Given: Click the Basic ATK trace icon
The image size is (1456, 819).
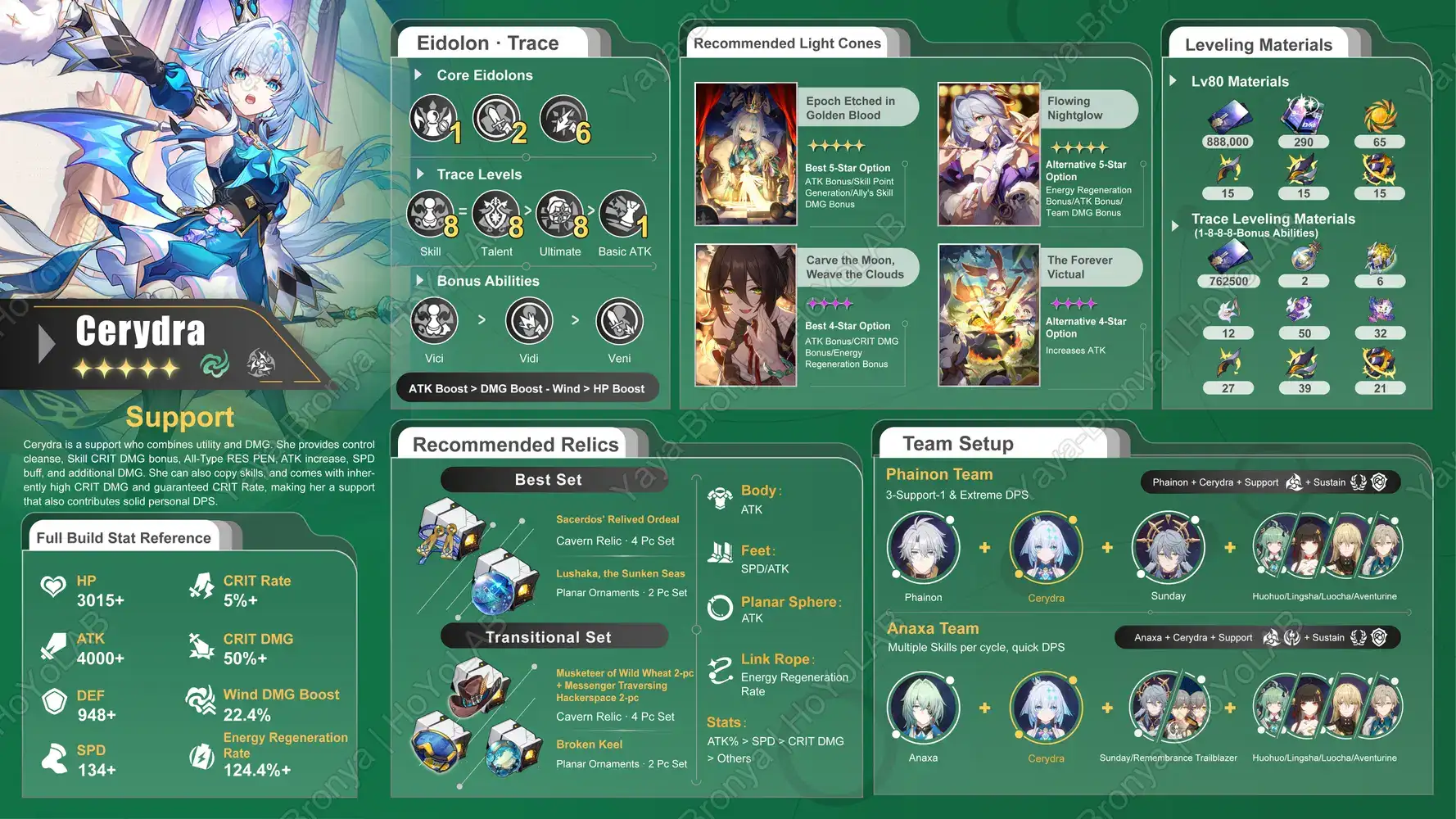Looking at the screenshot, I should [x=623, y=215].
